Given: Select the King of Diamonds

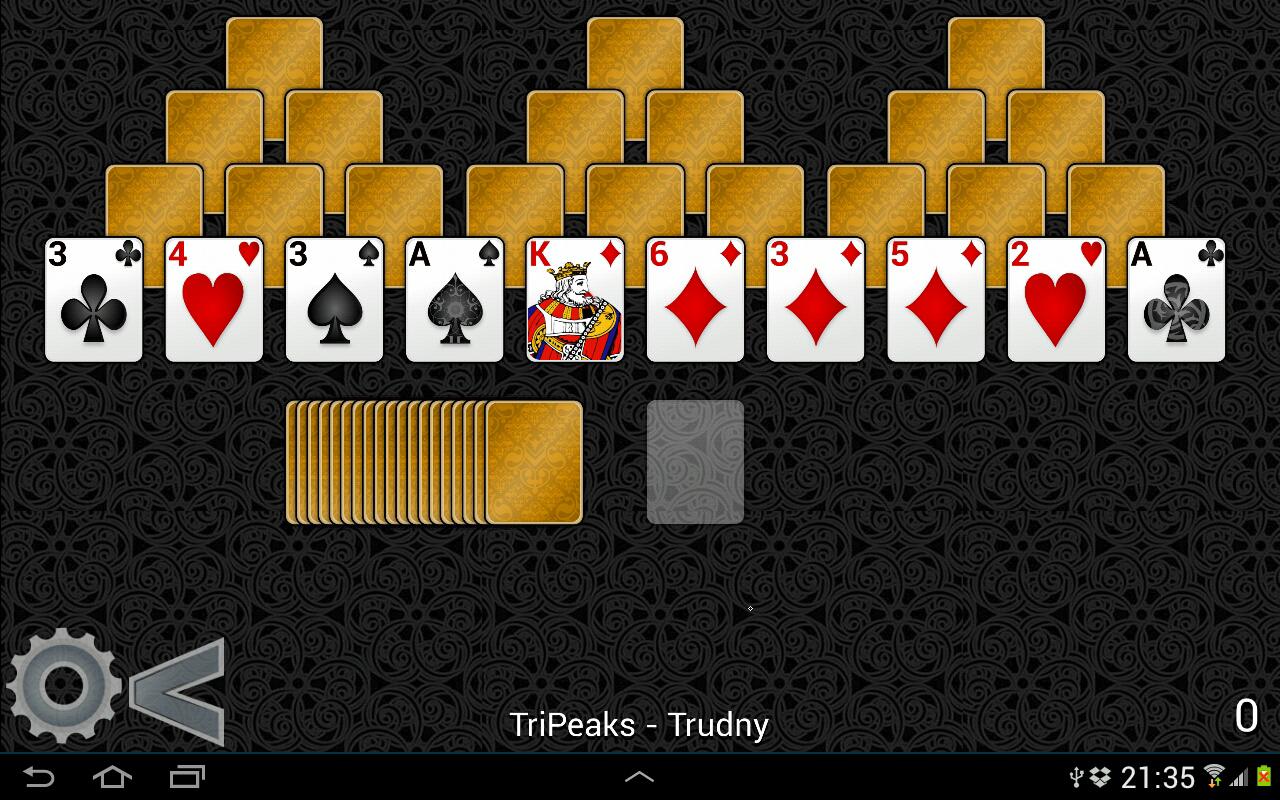Looking at the screenshot, I should click(x=574, y=299).
